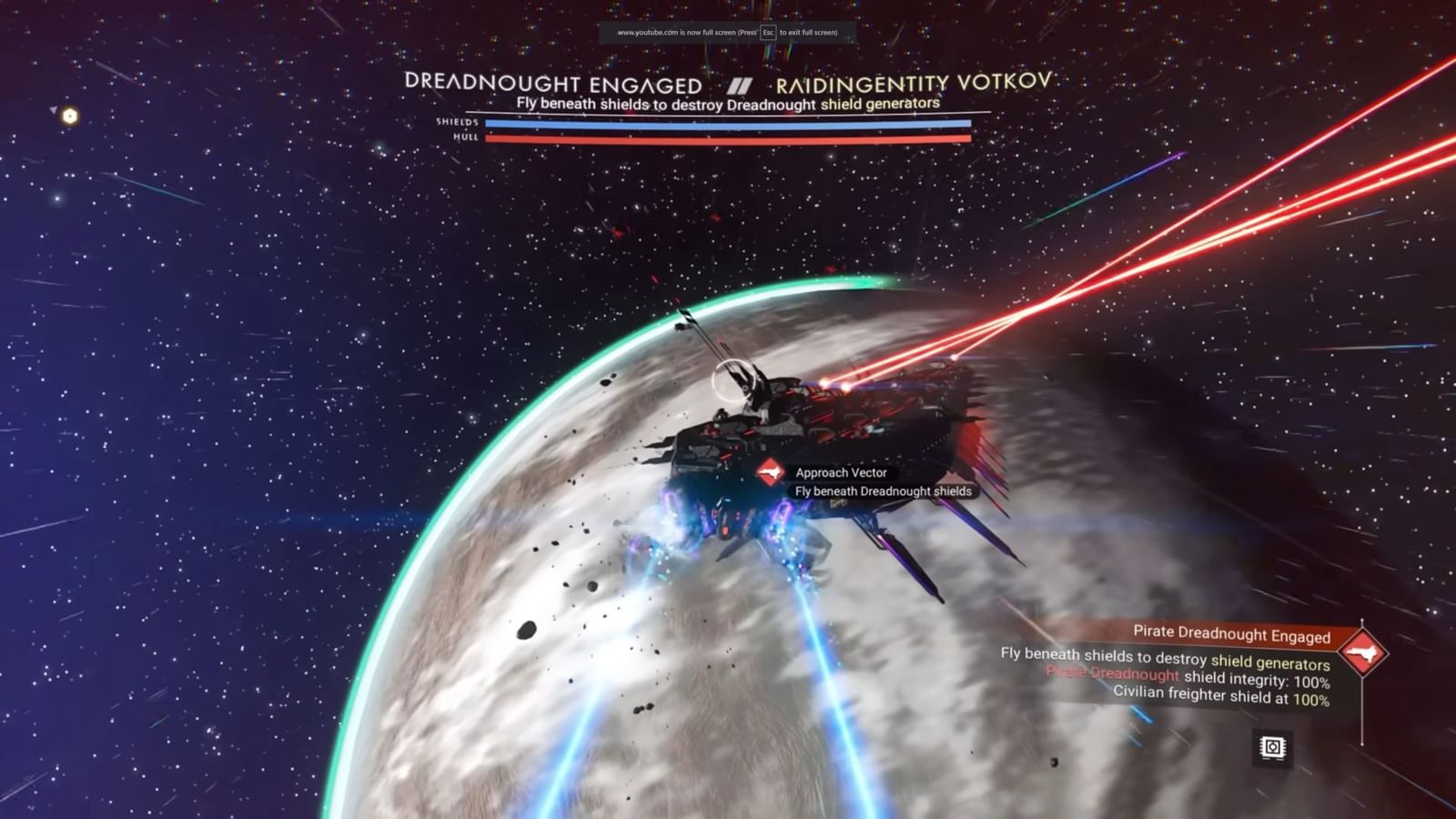Select the DREADNOUGHT ENGAGED header

552,84
